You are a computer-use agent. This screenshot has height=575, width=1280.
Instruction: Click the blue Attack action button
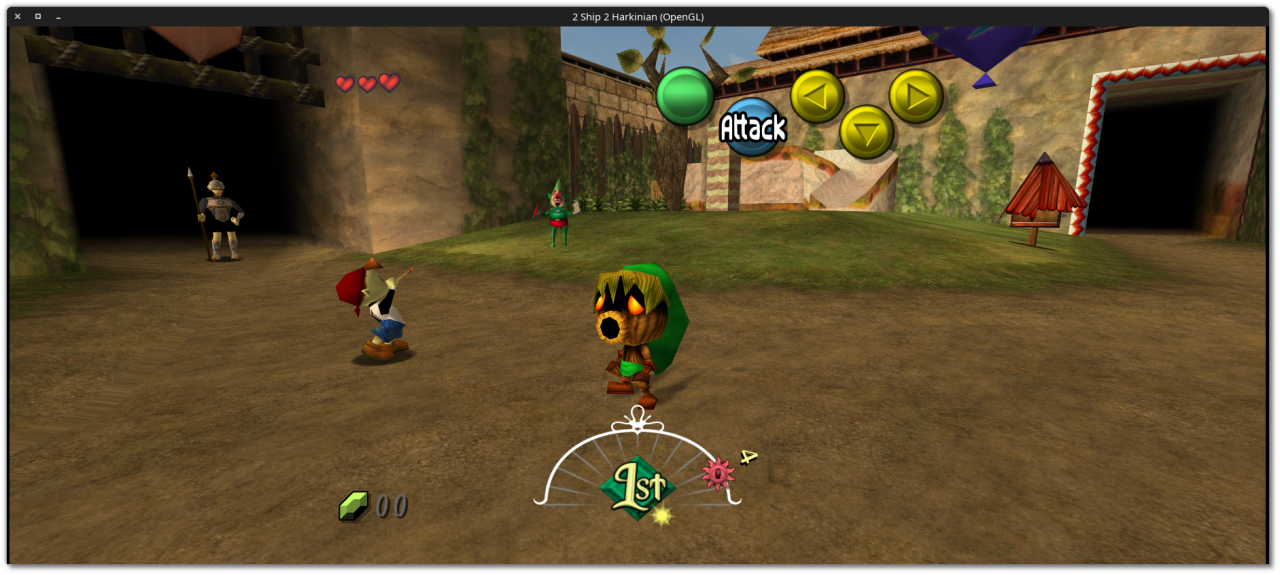click(751, 127)
